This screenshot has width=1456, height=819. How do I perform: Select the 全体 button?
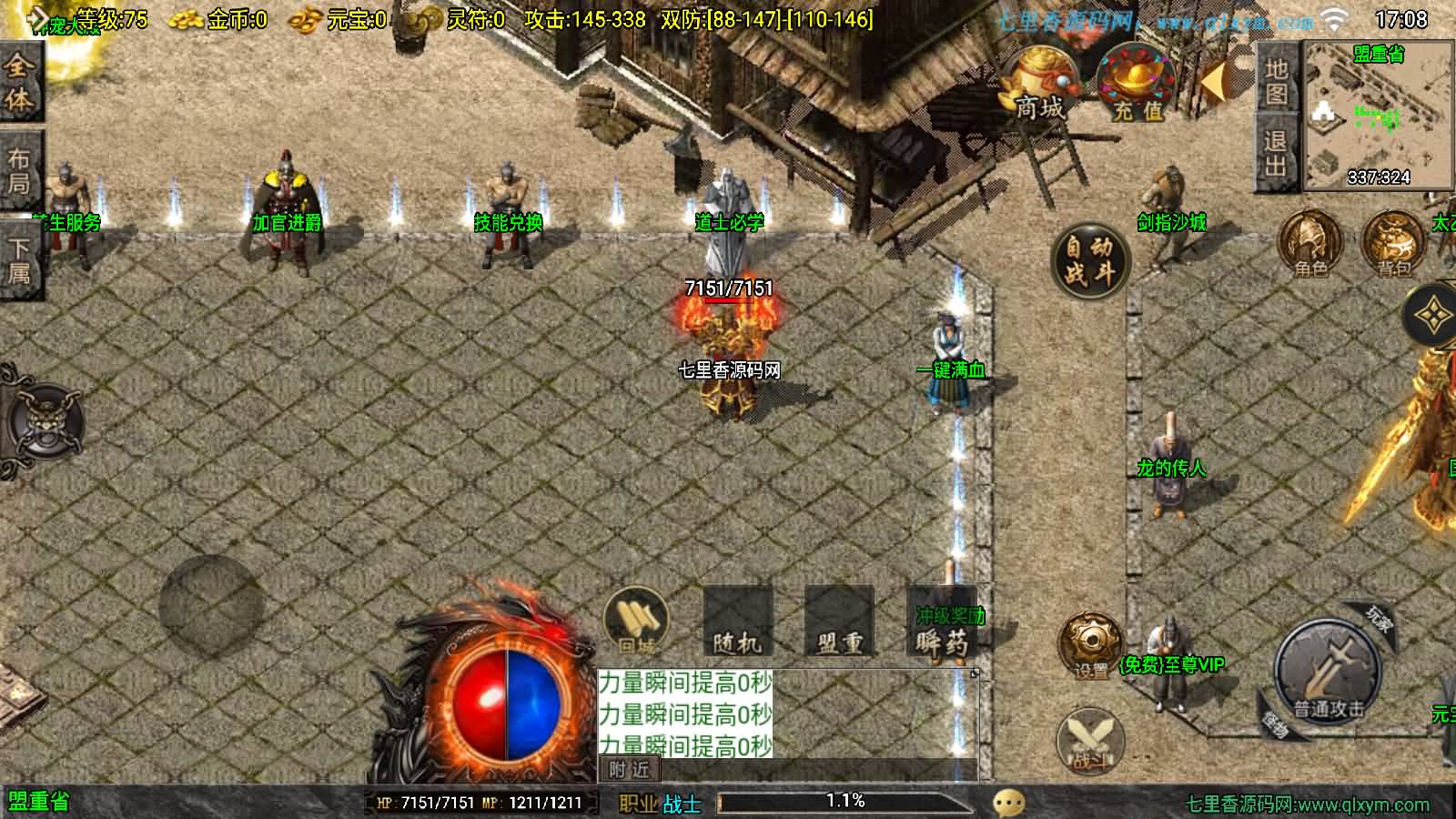click(x=18, y=82)
